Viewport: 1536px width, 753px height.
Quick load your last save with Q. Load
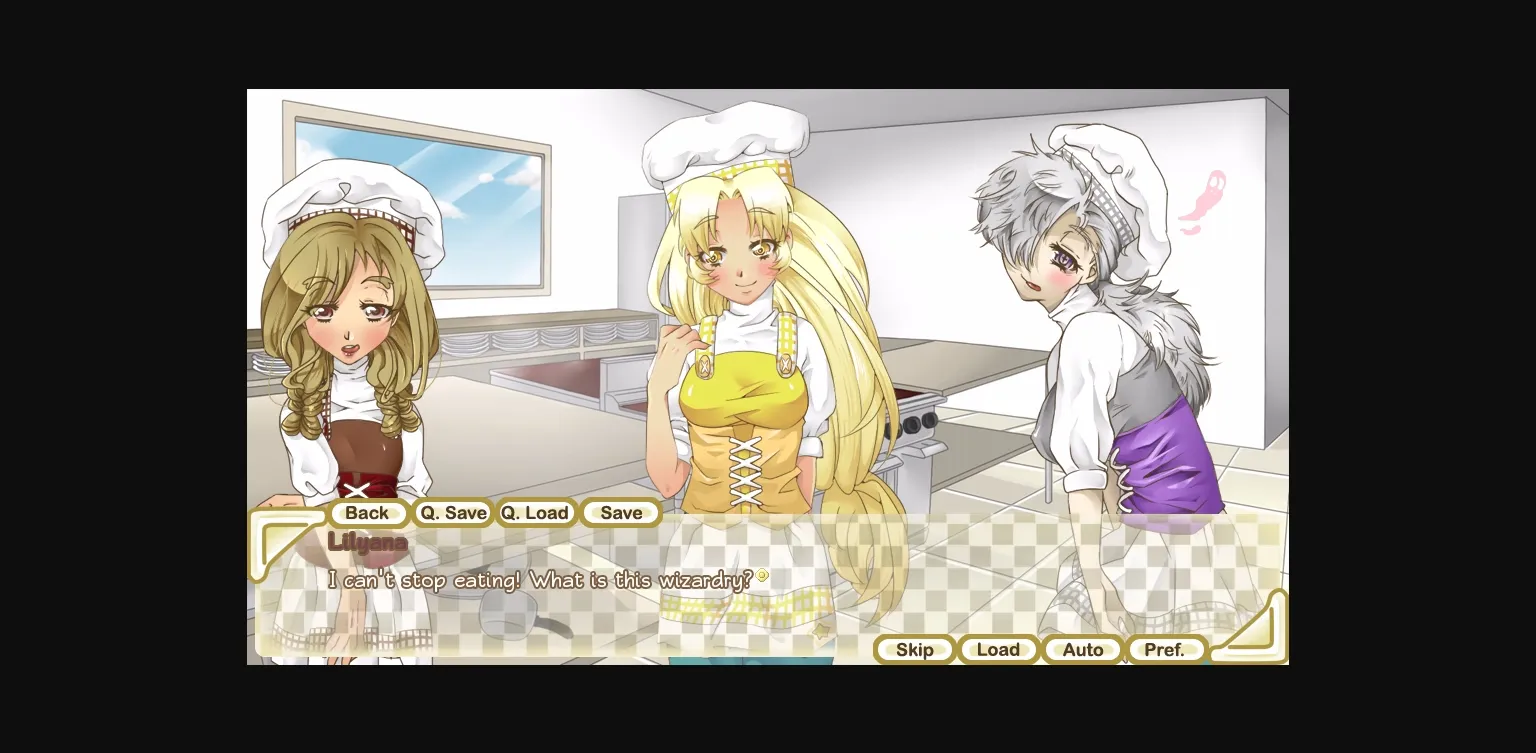[x=536, y=513]
